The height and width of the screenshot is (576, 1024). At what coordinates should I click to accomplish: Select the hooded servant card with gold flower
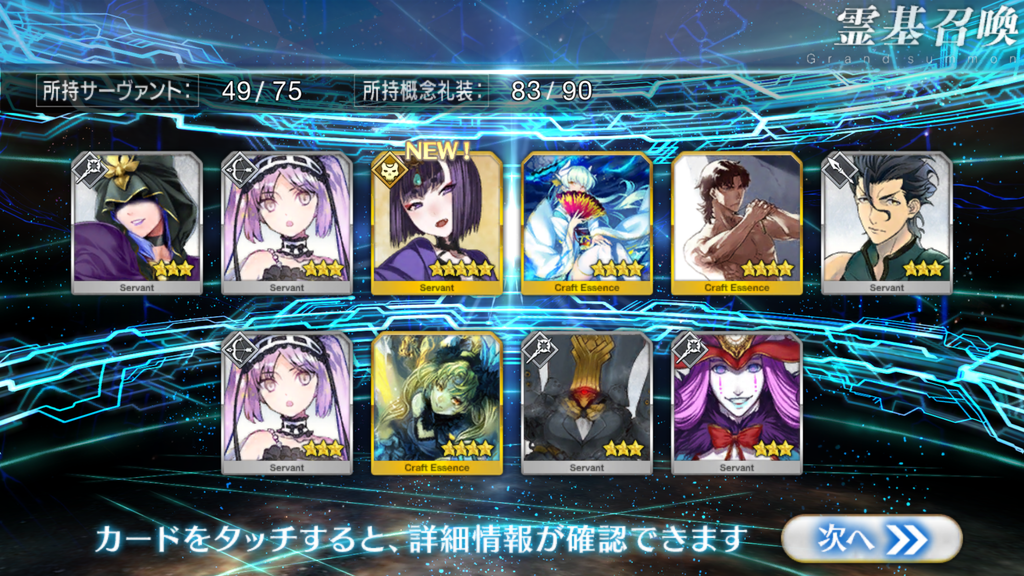137,224
